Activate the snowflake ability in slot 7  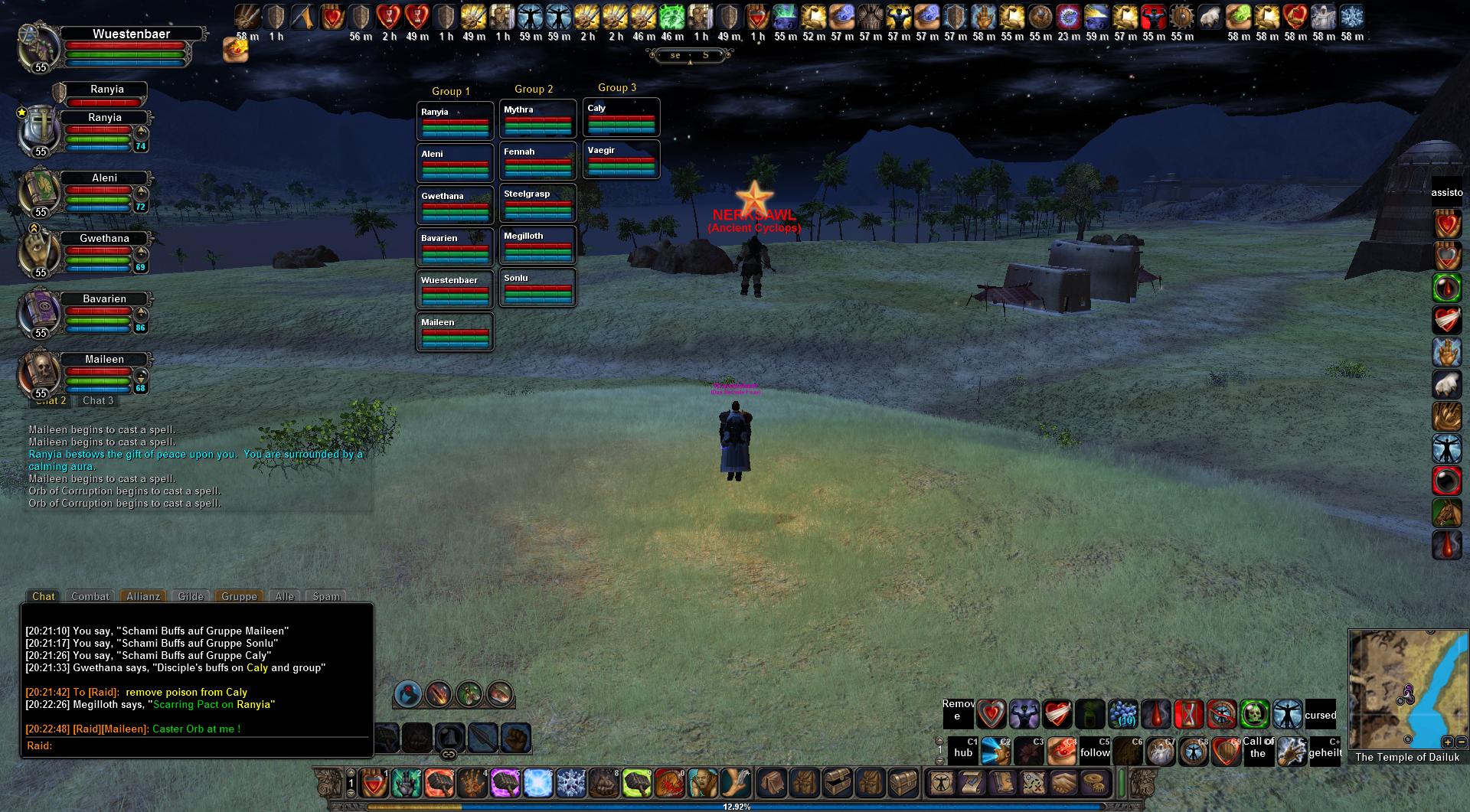tap(570, 783)
